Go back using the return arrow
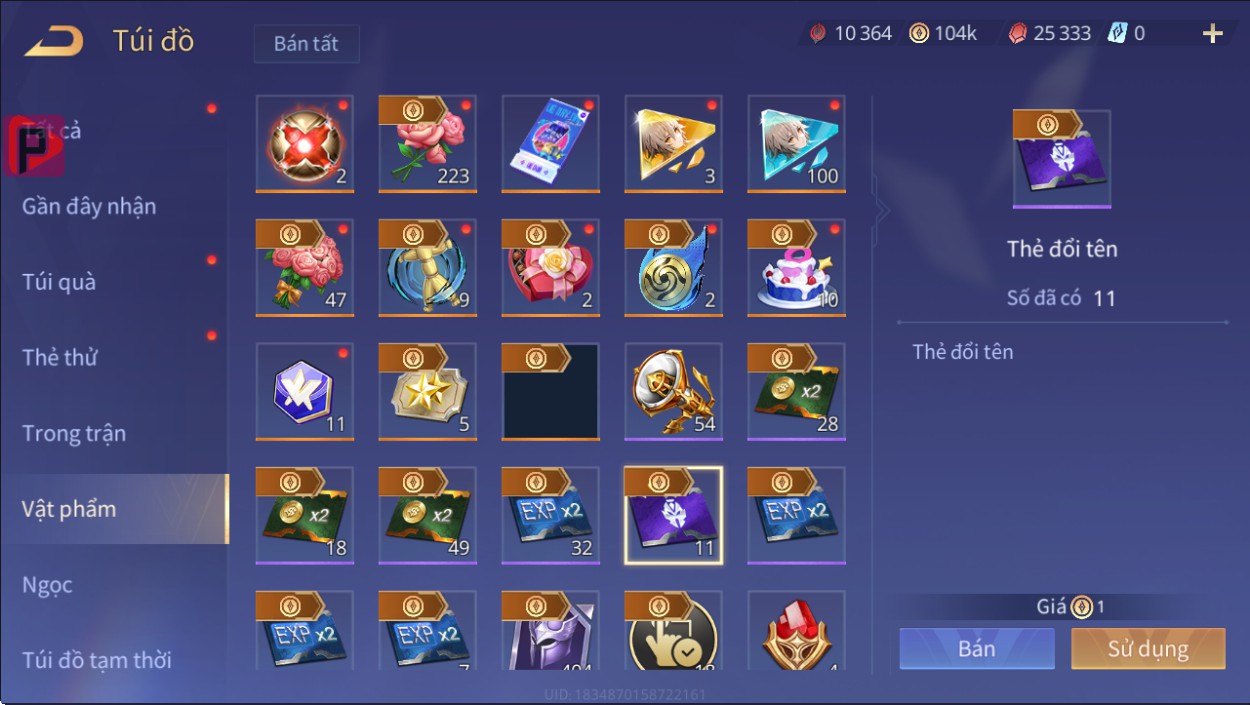 54,41
